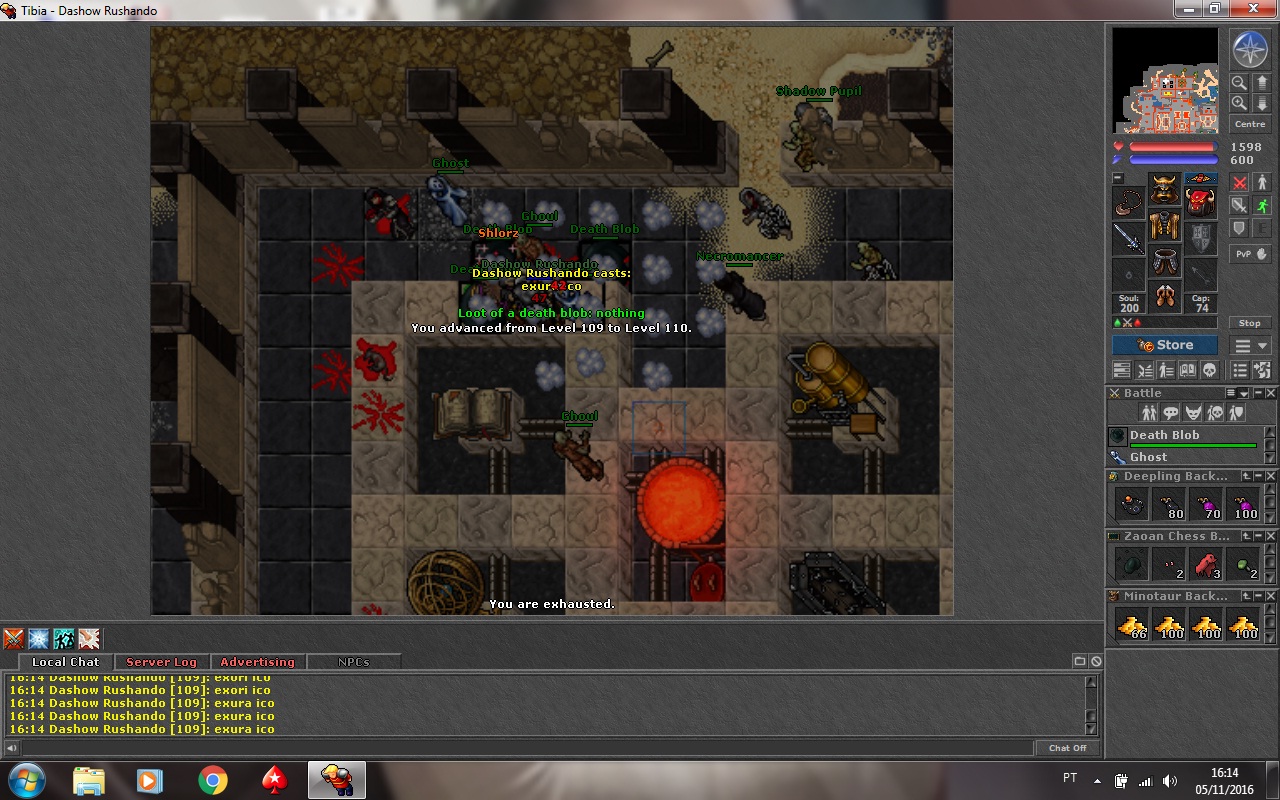Open Chrome from the Windows taskbar
The image size is (1280, 800).
click(212, 780)
